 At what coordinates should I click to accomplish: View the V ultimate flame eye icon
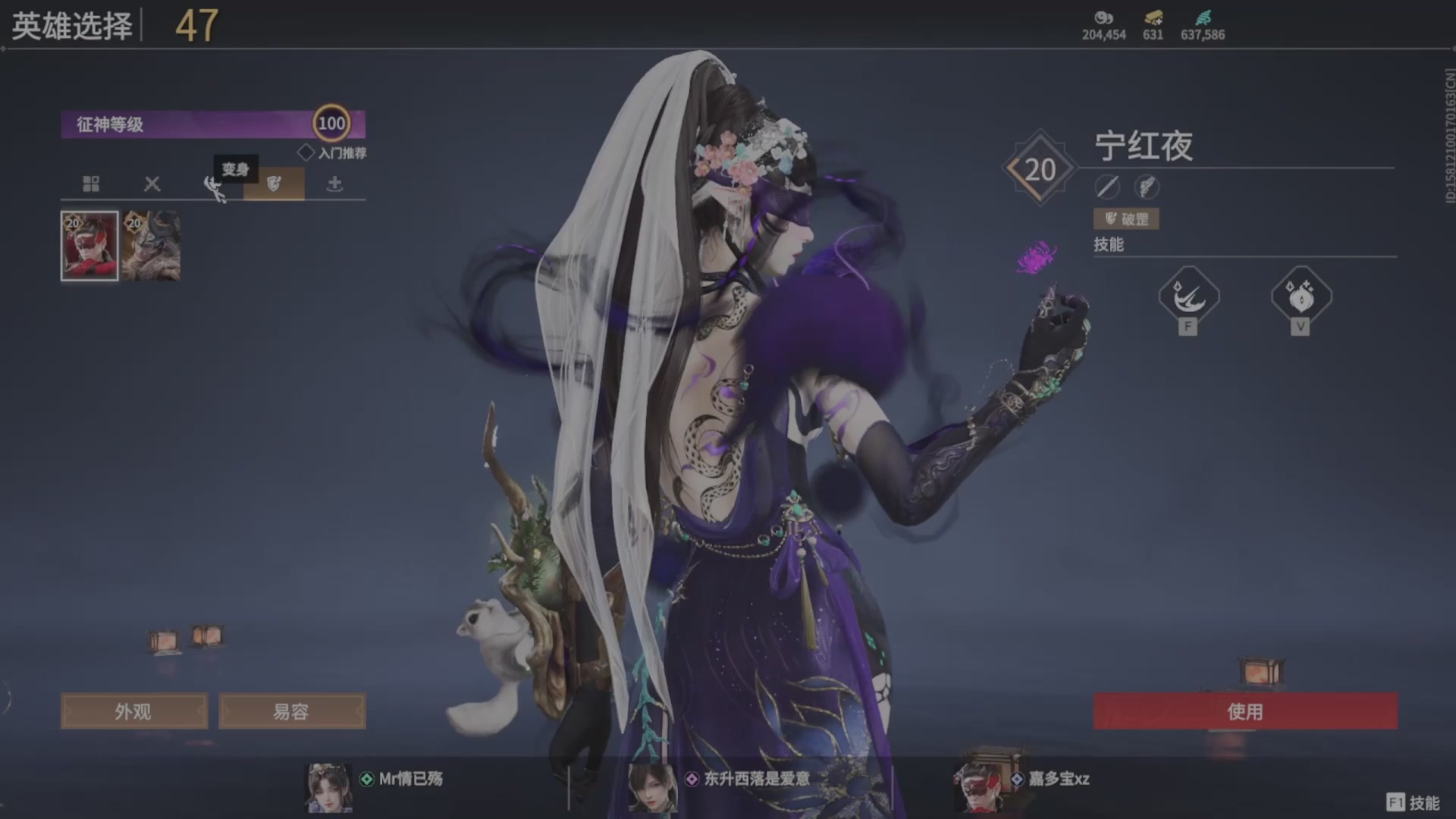click(1301, 297)
